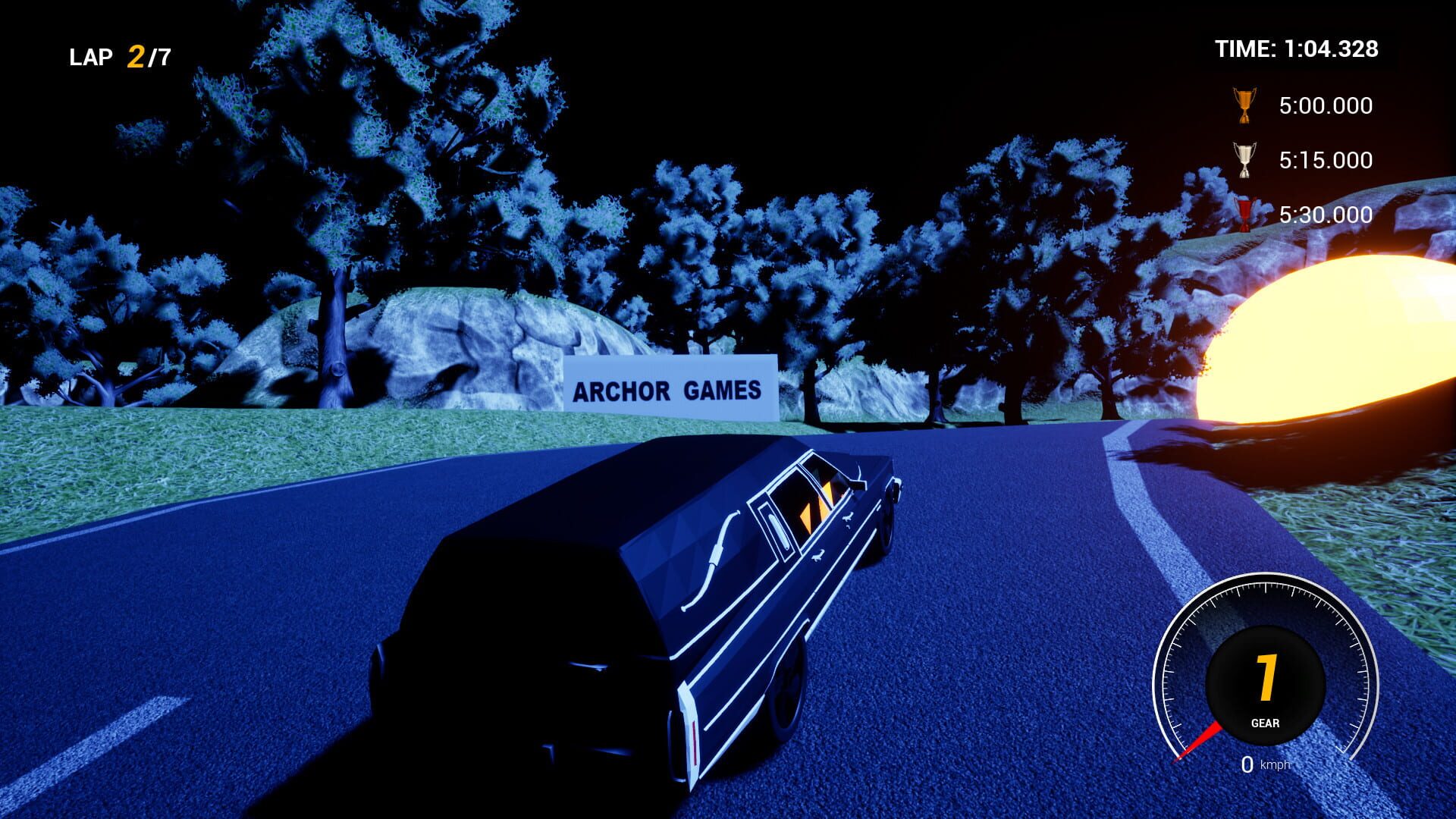Expand the silver trophy 5:15.000 time entry

coord(1326,161)
